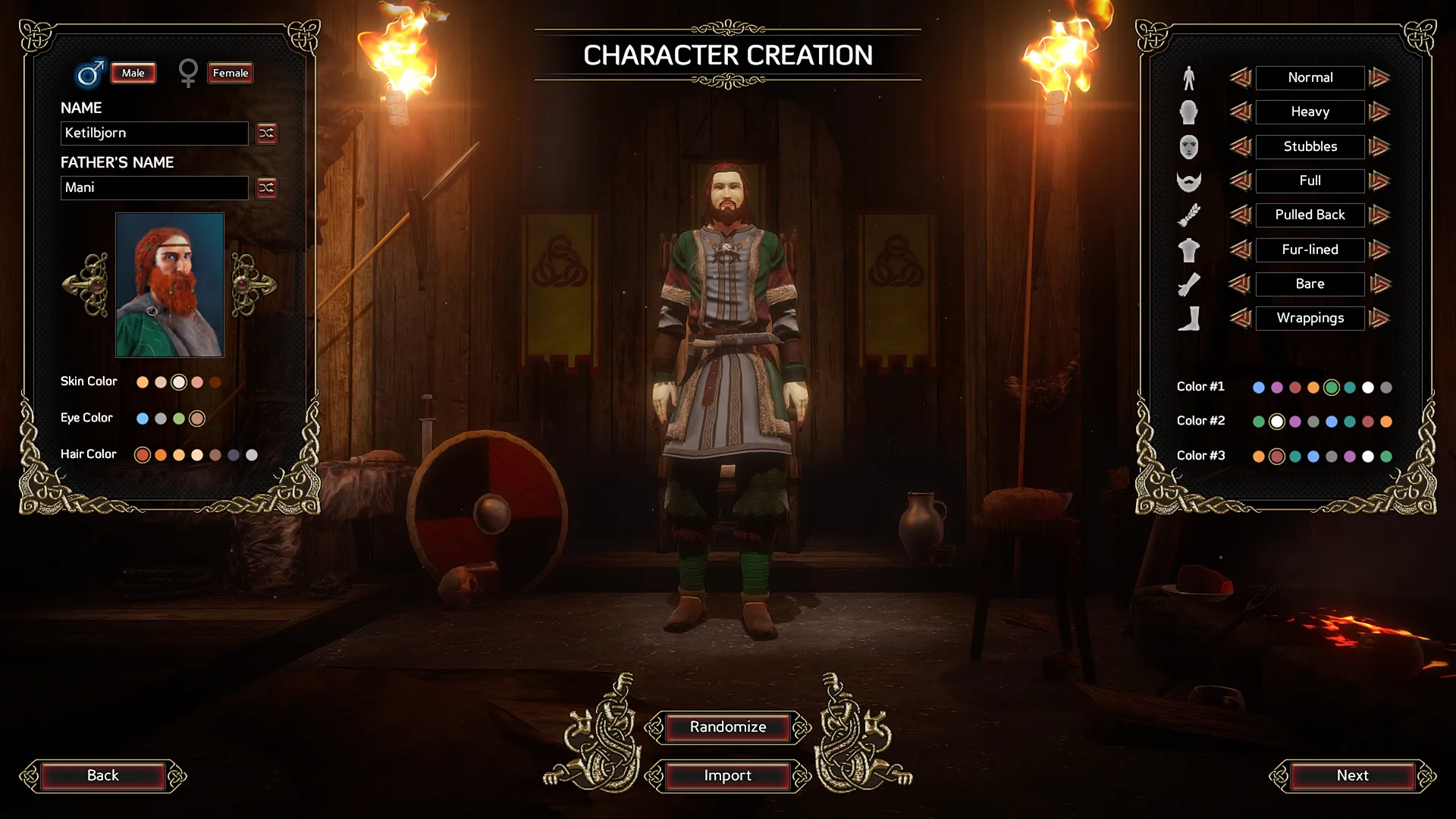Go to previous footwear before Wrappings
The image size is (1456, 819).
pyautogui.click(x=1241, y=318)
